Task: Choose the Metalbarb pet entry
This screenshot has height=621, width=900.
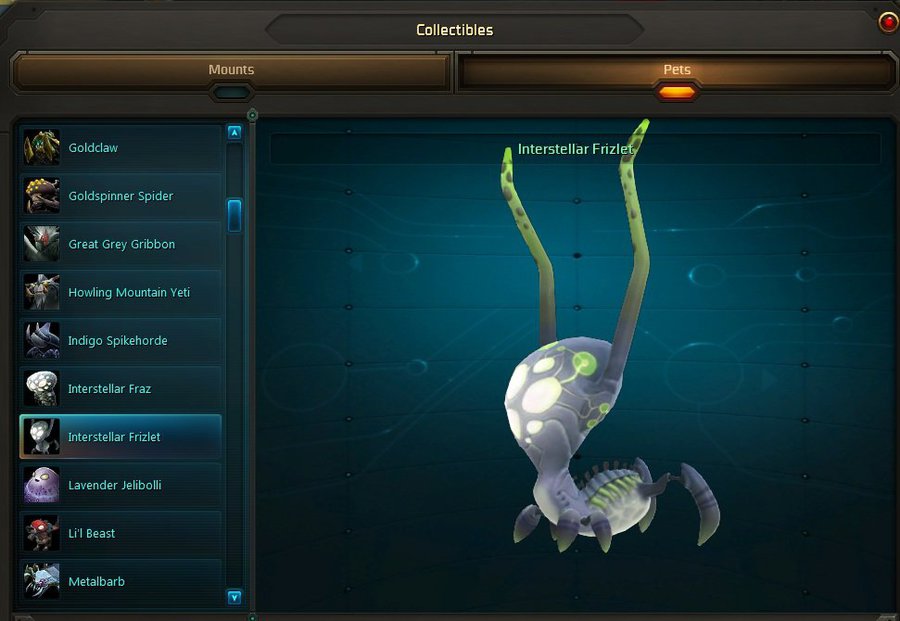Action: point(120,581)
